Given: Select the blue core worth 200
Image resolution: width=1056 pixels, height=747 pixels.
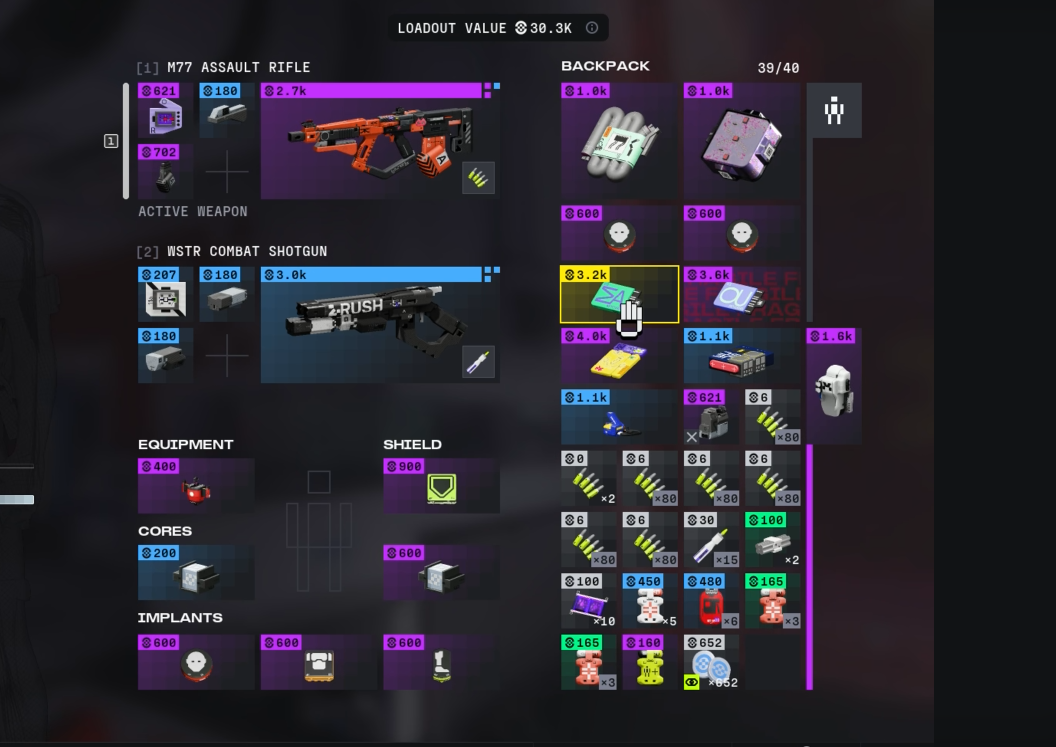Looking at the screenshot, I should coord(196,573).
